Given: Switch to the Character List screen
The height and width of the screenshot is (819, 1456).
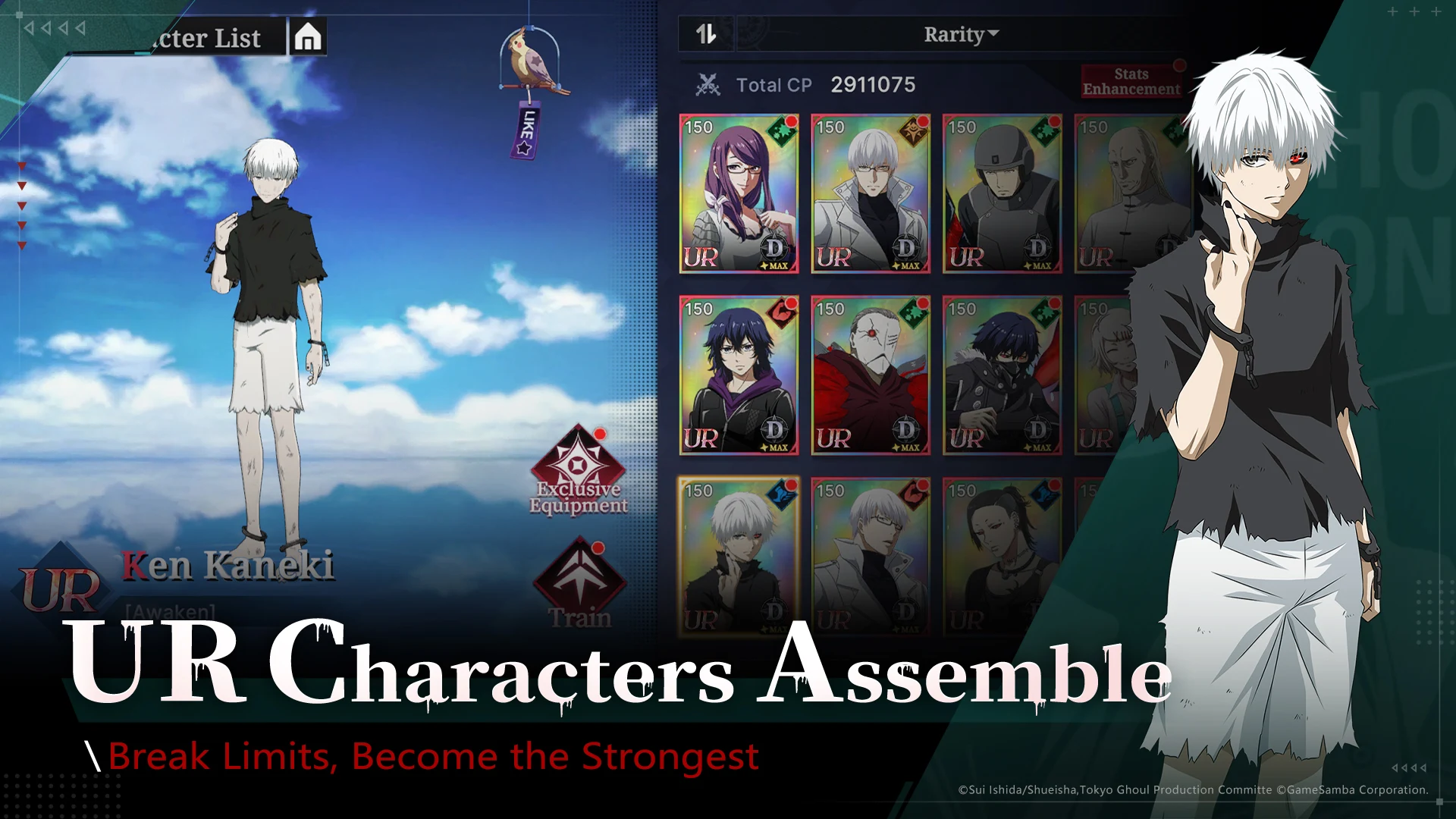Looking at the screenshot, I should tap(205, 37).
